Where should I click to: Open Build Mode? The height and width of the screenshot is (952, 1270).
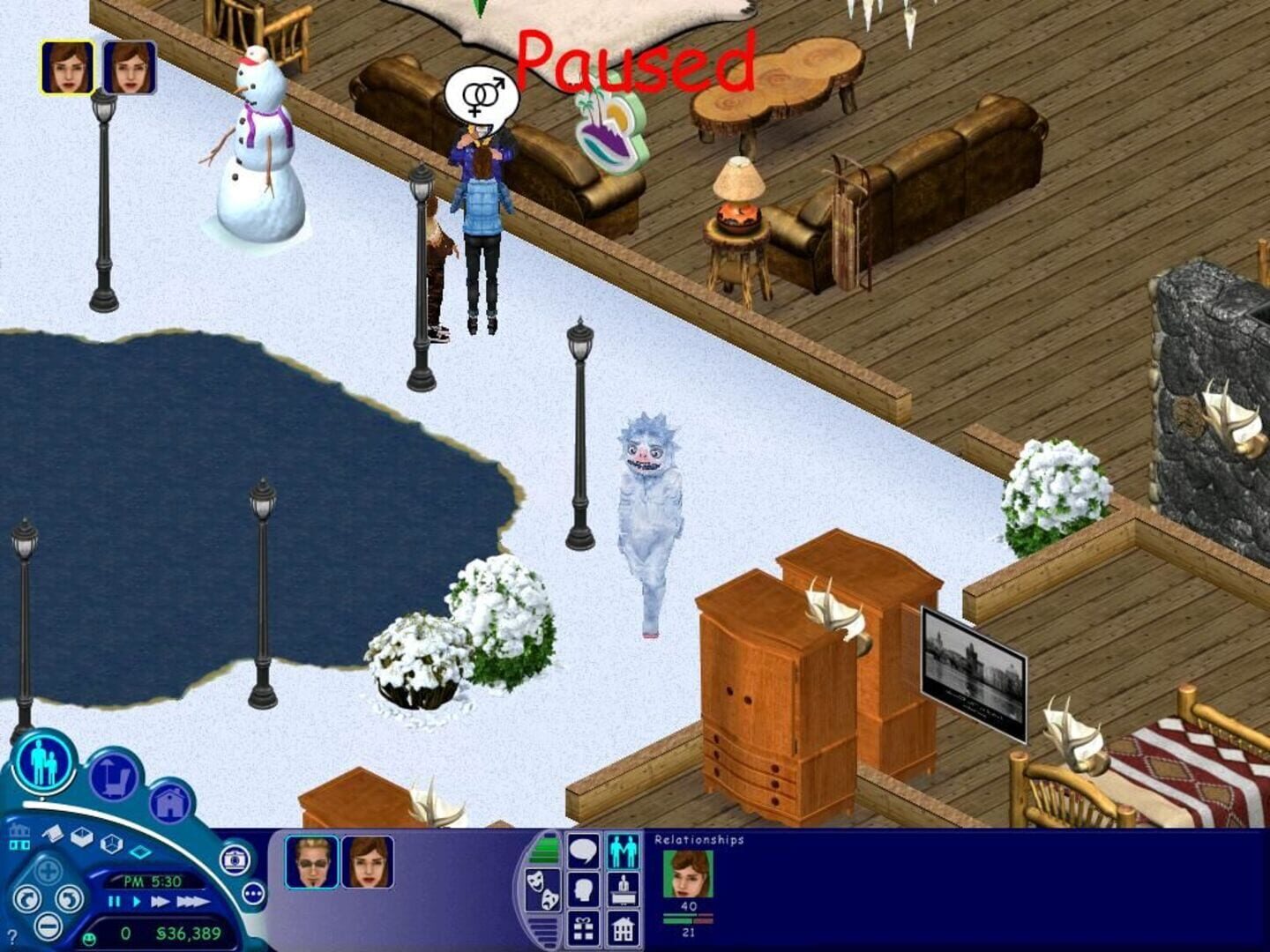[169, 804]
